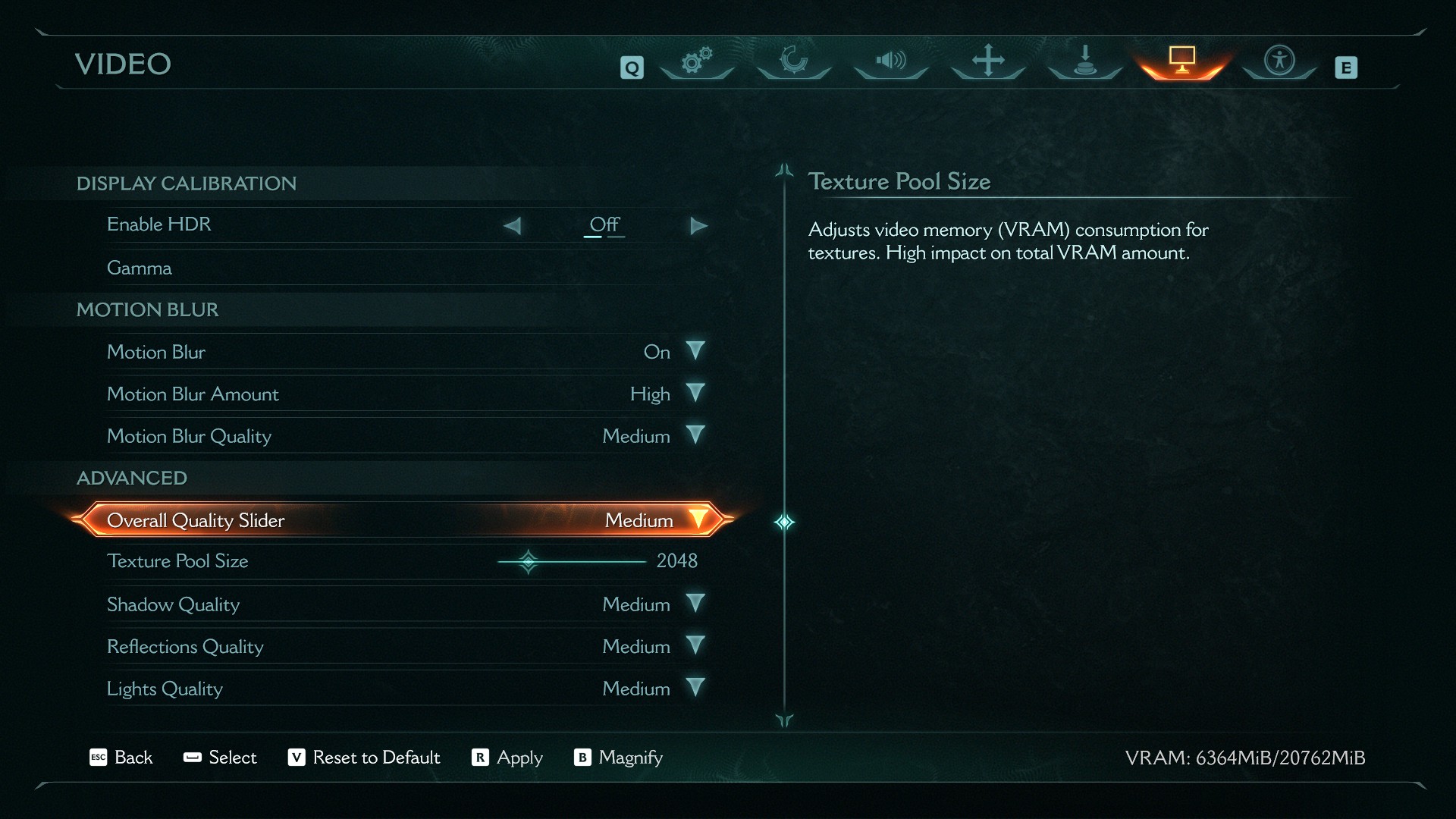The width and height of the screenshot is (1456, 819).
Task: Click Reset to Default
Action: (x=364, y=758)
